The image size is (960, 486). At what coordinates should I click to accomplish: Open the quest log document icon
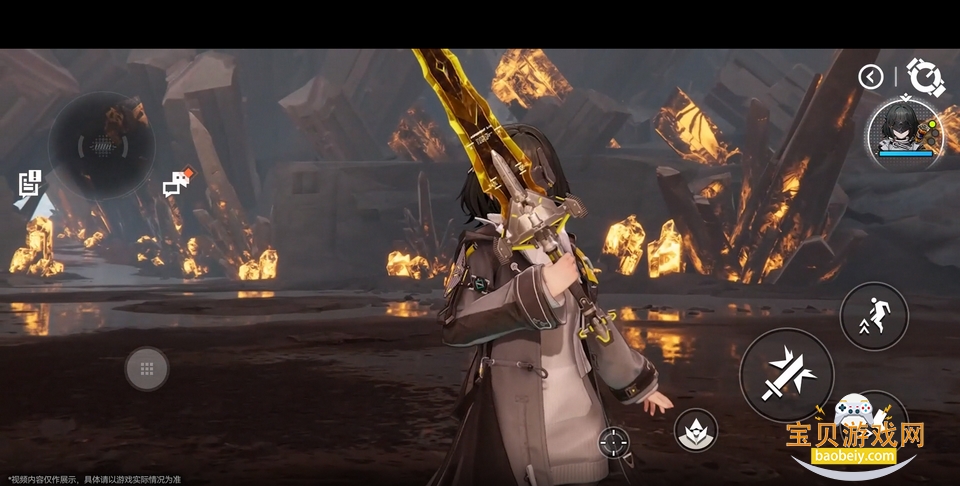(x=30, y=183)
